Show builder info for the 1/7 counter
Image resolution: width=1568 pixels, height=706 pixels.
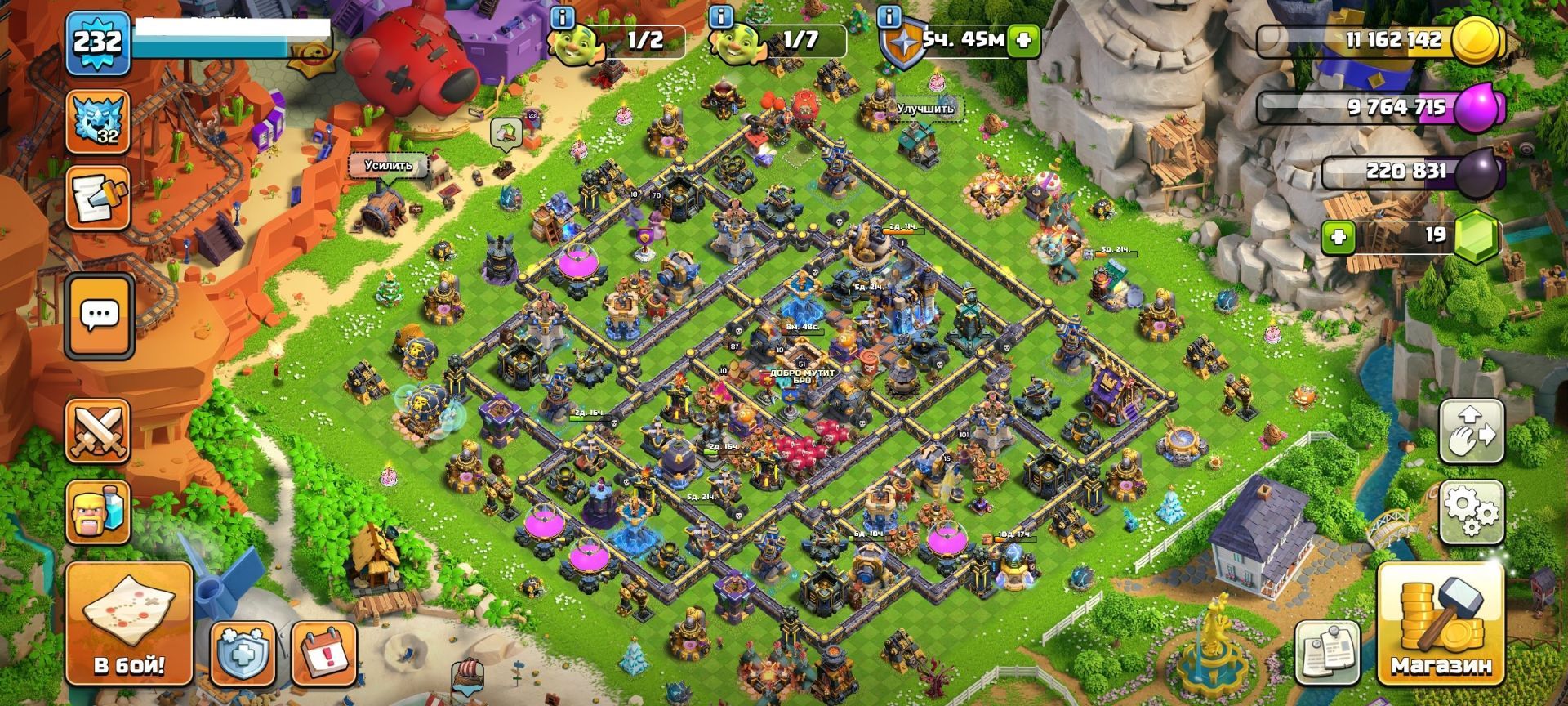[x=720, y=17]
